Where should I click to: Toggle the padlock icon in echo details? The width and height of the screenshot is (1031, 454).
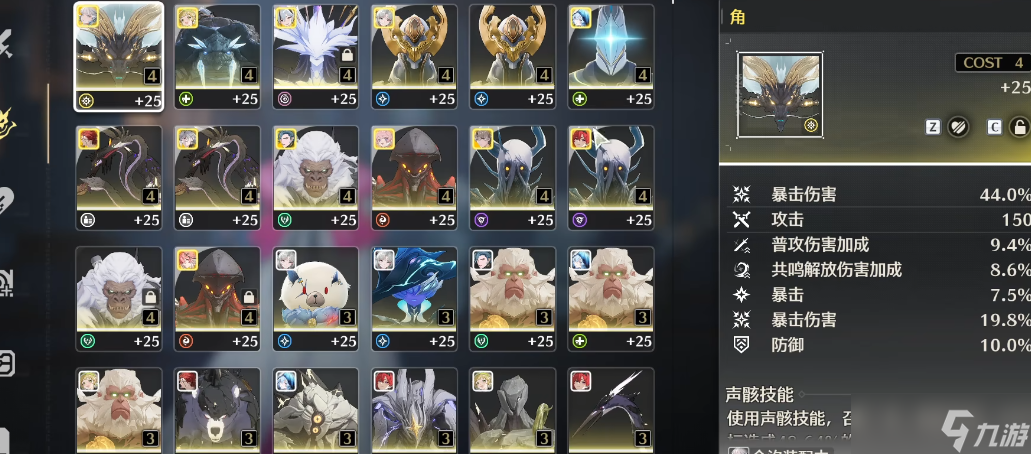[1019, 127]
